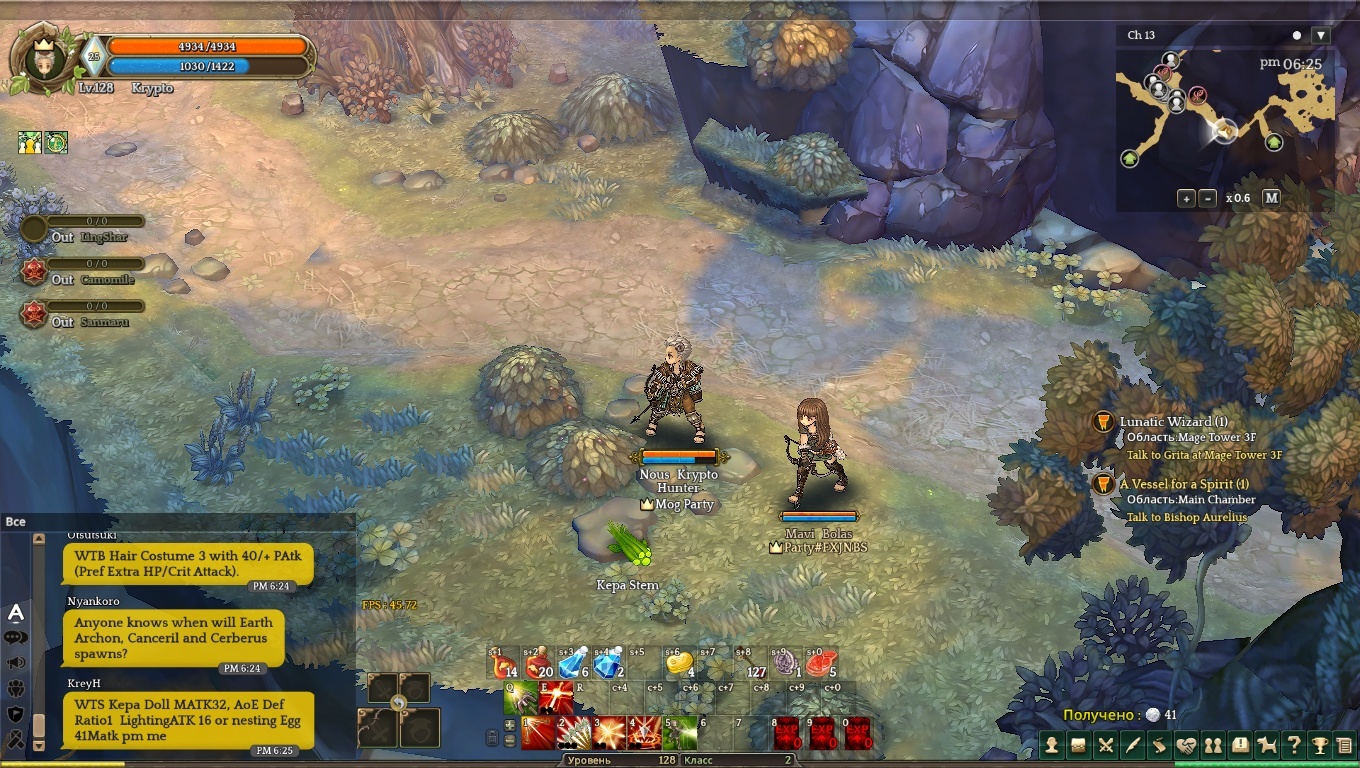This screenshot has height=768, width=1360.
Task: Use the gold bar item in the hotbar
Action: click(x=680, y=664)
